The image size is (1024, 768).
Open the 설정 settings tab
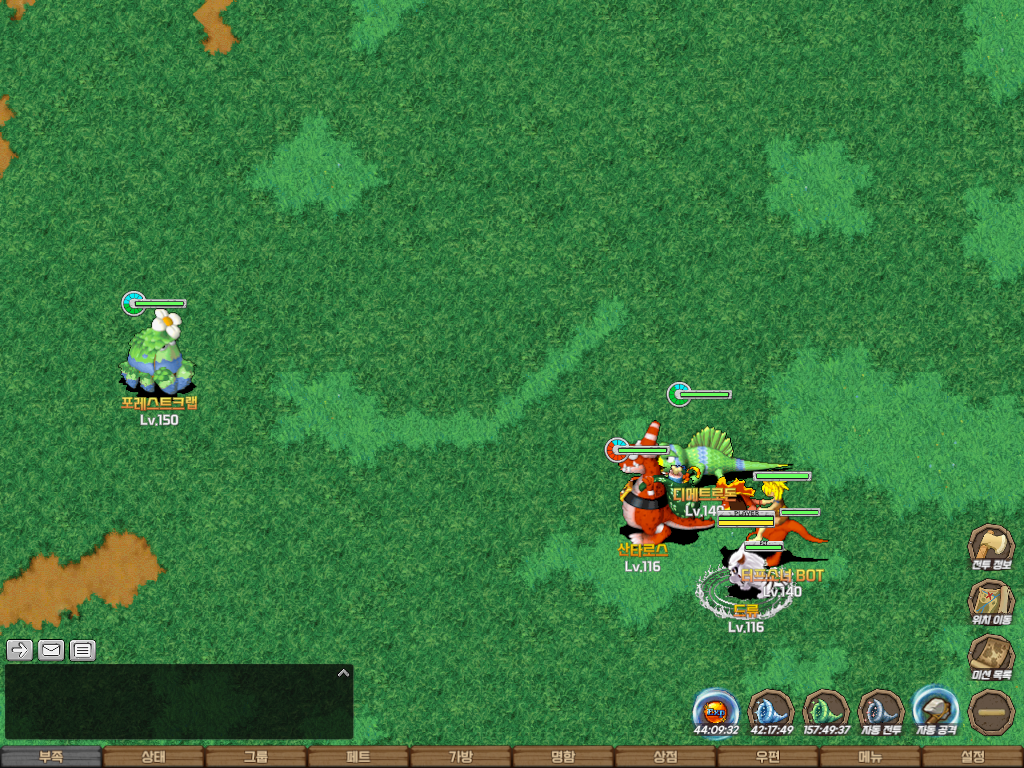coord(972,757)
